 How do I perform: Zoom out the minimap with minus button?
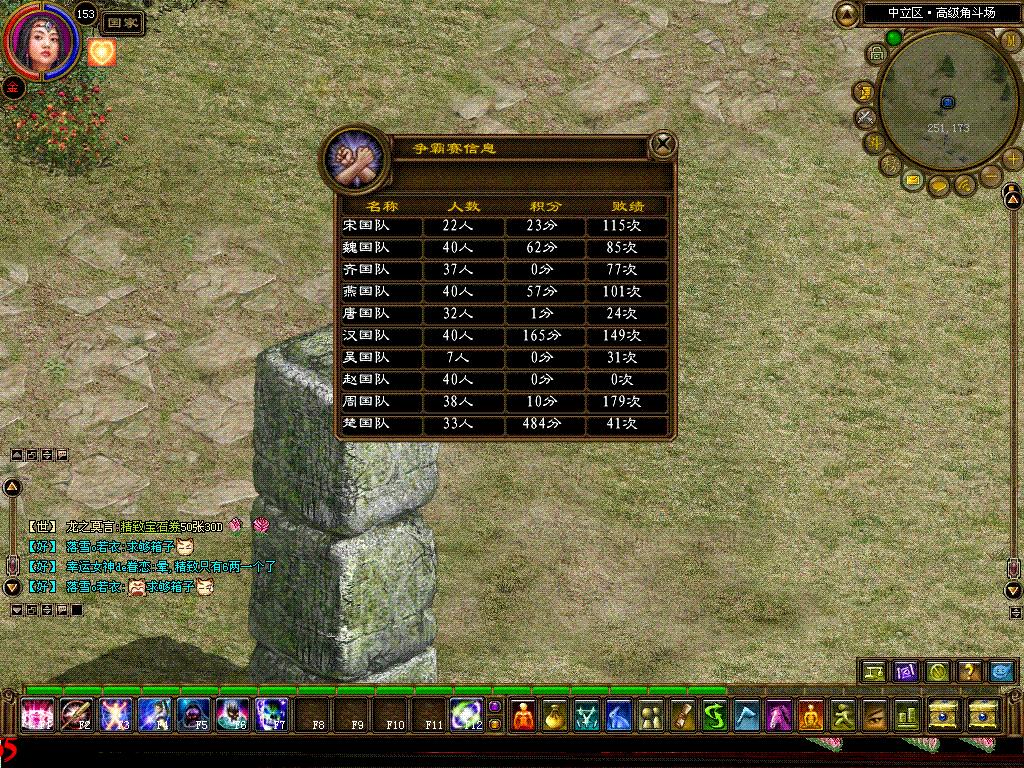pyautogui.click(x=991, y=177)
